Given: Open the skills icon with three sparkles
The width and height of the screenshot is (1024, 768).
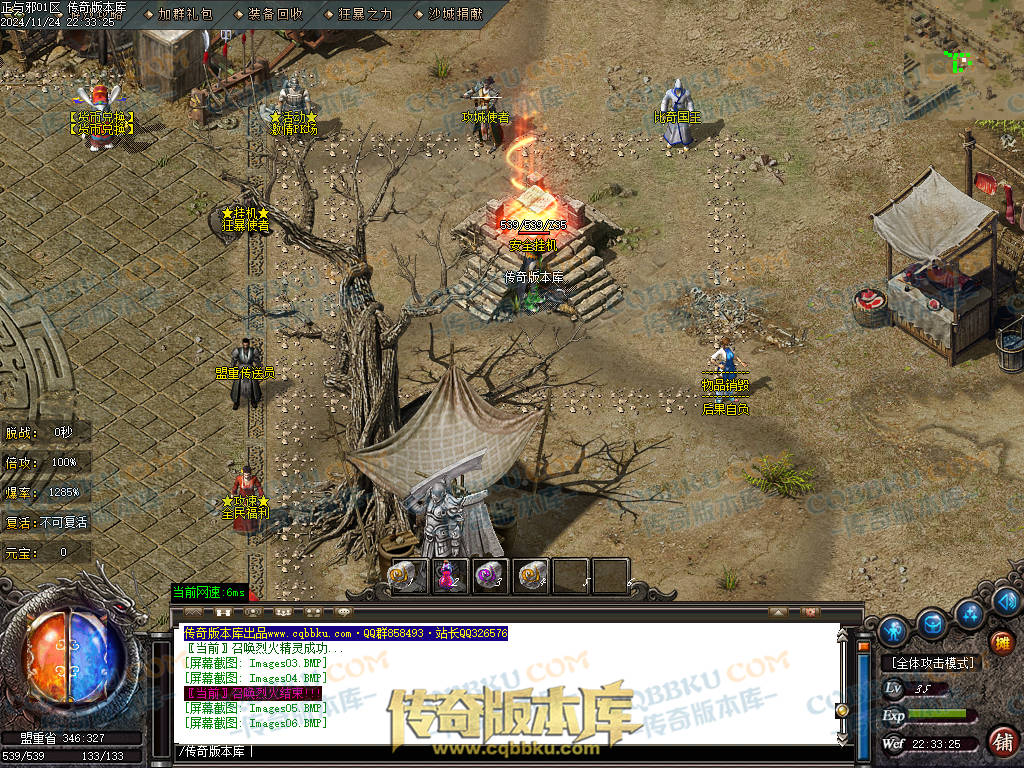Looking at the screenshot, I should [968, 612].
